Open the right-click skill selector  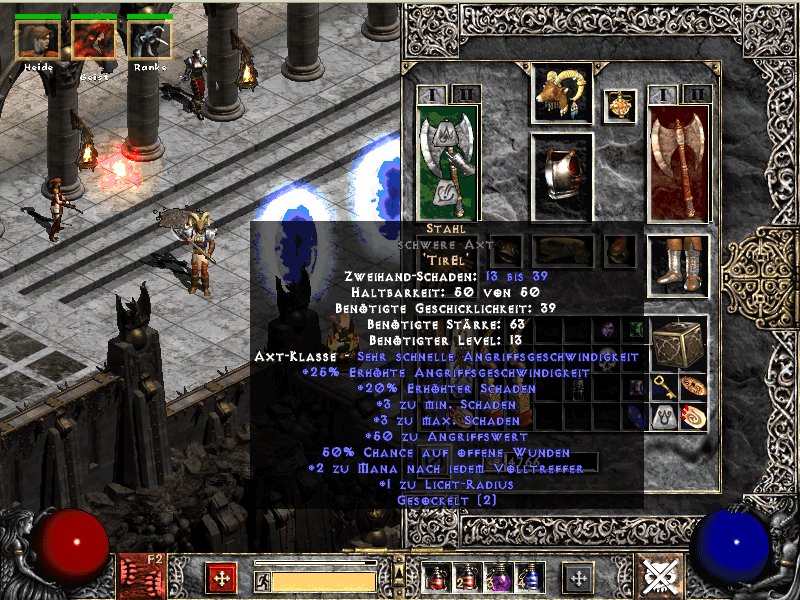(x=579, y=577)
